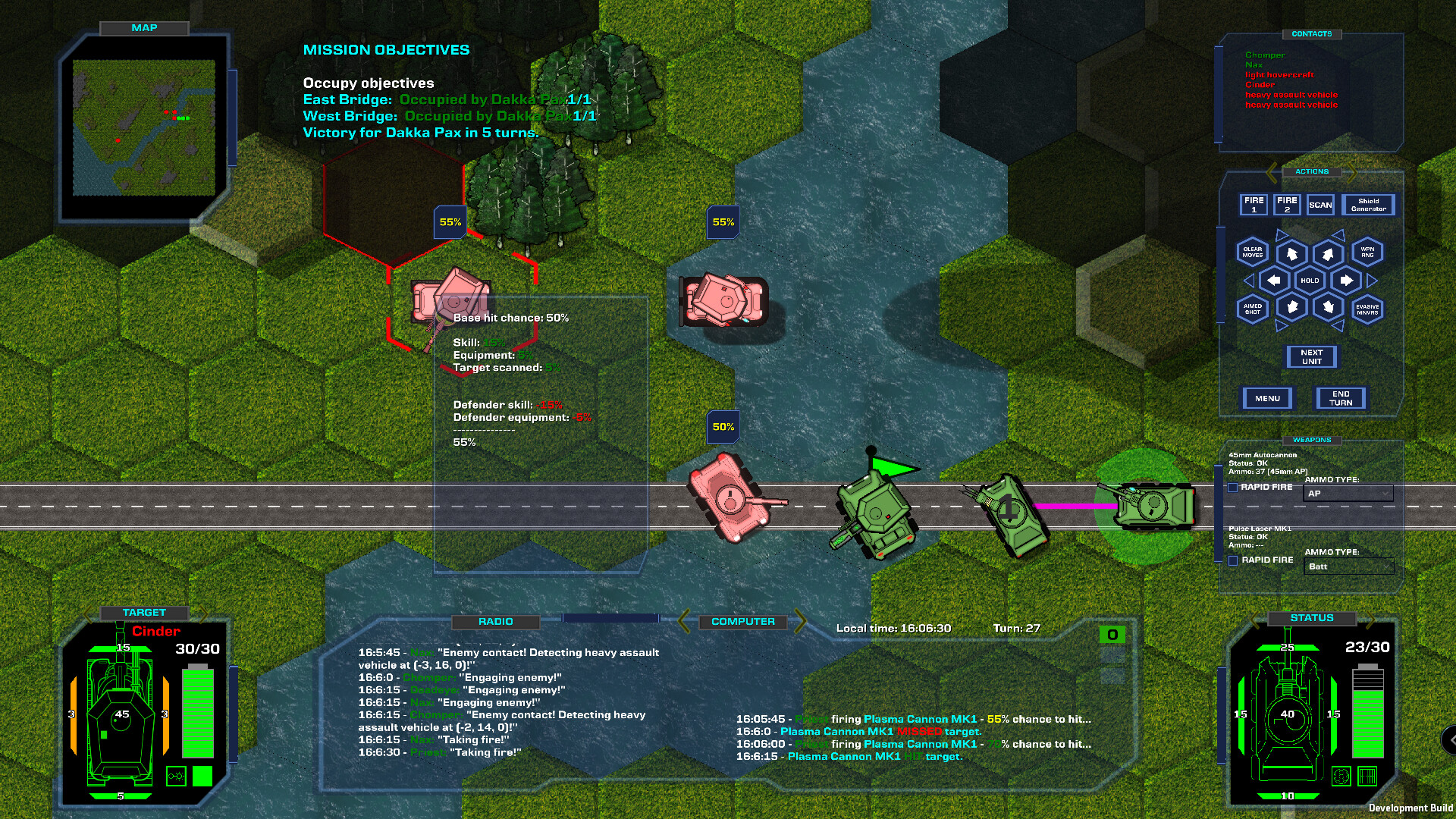This screenshot has height=819, width=1456.
Task: Enable Rapid Fire for the Pulse Laser MK1
Action: pos(1235,560)
